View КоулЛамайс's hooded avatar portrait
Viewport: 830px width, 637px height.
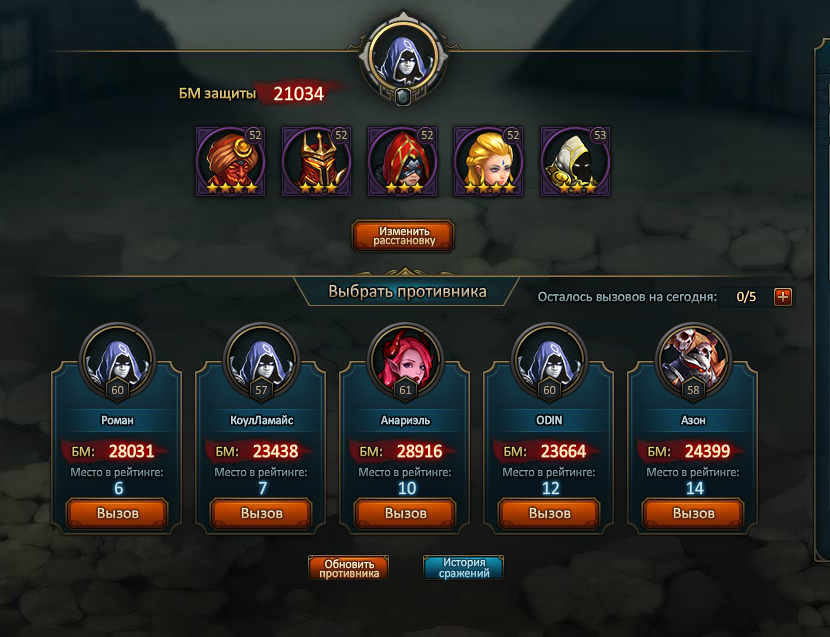(261, 359)
